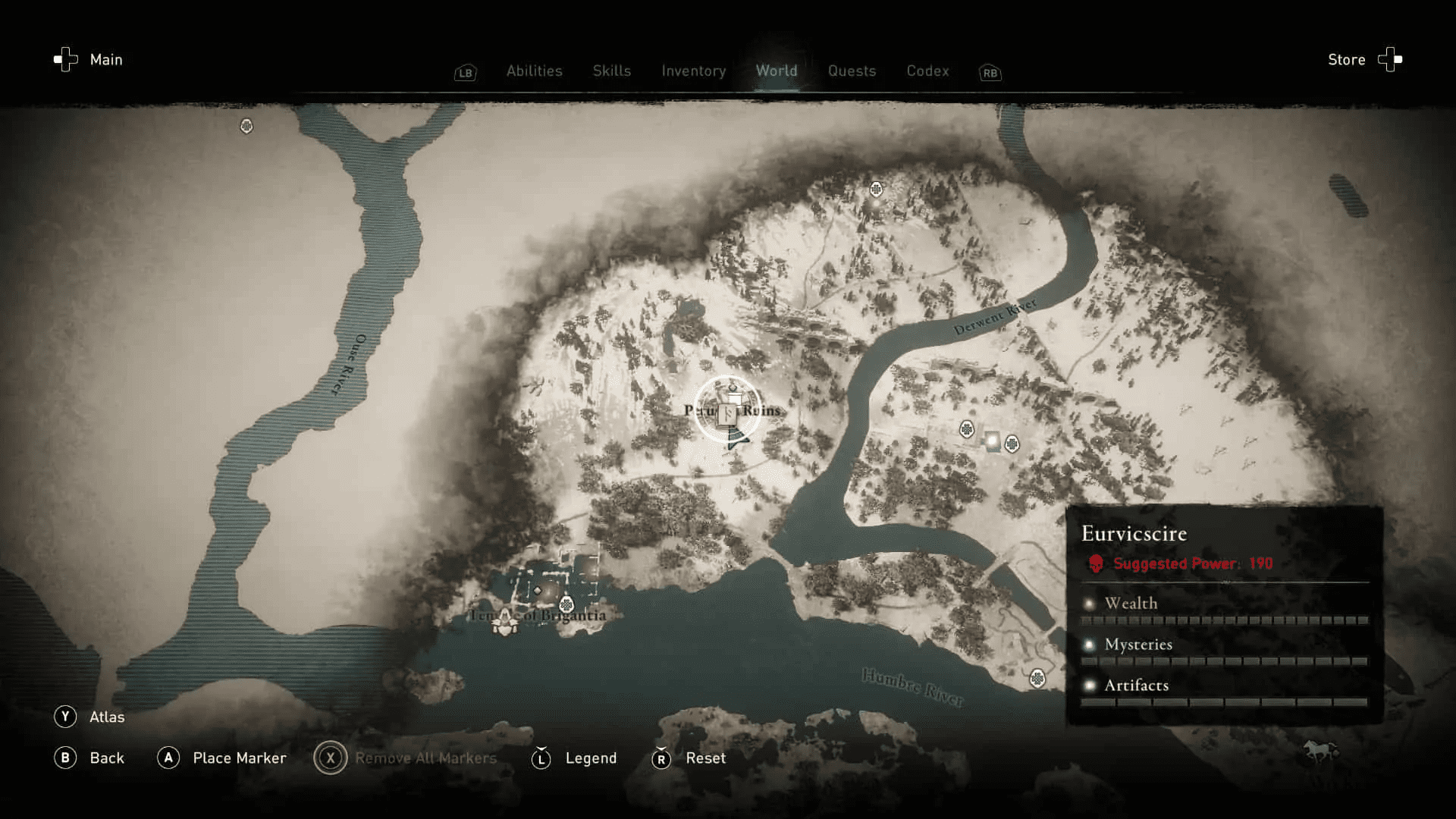
Task: Switch to the Inventory tab
Action: click(693, 71)
